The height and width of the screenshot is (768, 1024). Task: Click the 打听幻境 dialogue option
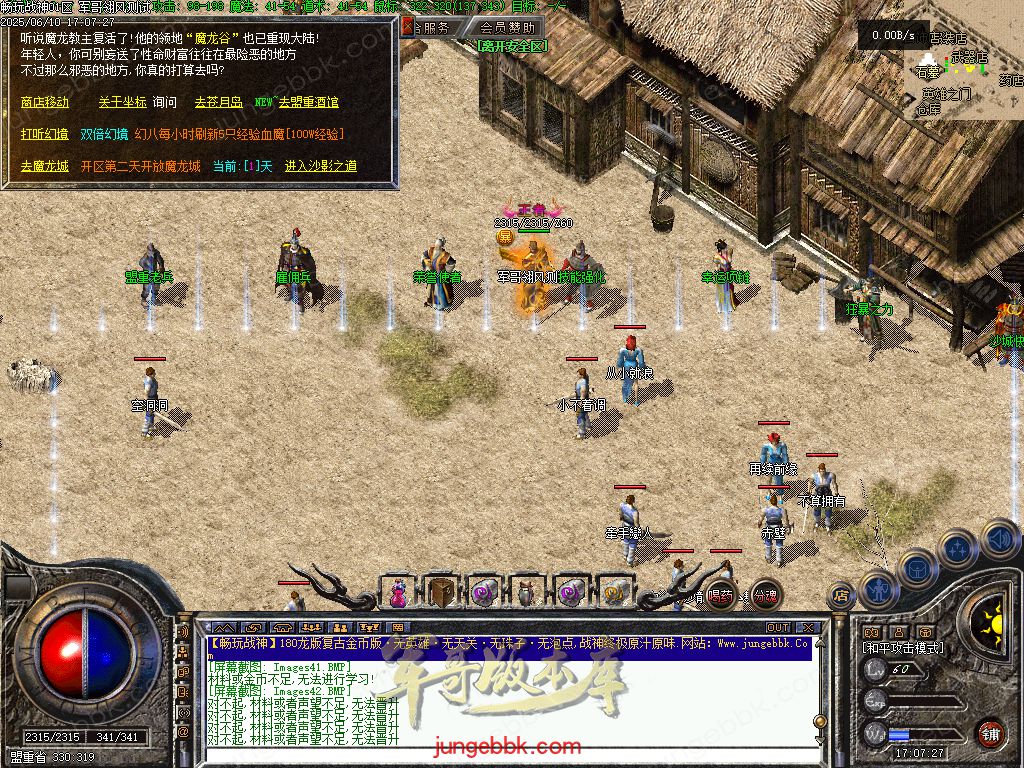click(x=45, y=134)
